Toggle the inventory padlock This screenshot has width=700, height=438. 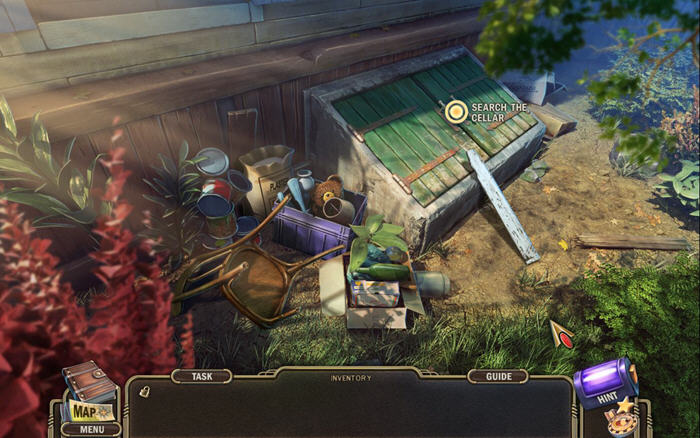tap(144, 391)
